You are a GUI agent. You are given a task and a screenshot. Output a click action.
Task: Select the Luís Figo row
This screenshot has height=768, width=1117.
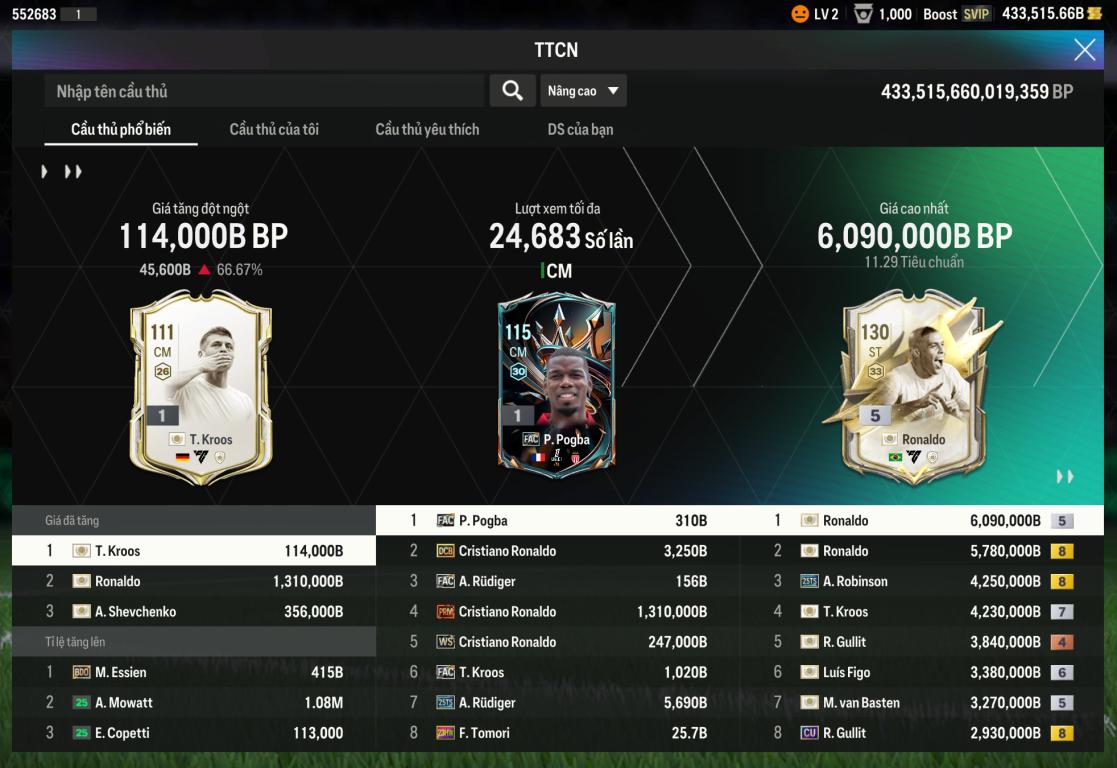tap(923, 673)
